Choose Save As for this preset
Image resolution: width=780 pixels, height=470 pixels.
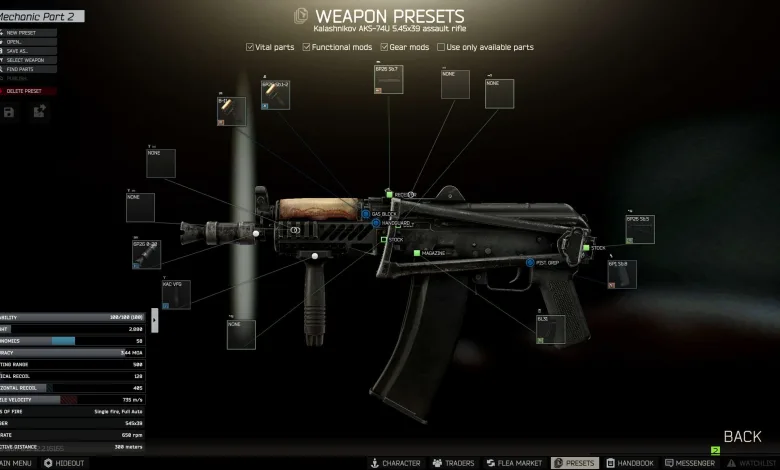click(x=20, y=52)
